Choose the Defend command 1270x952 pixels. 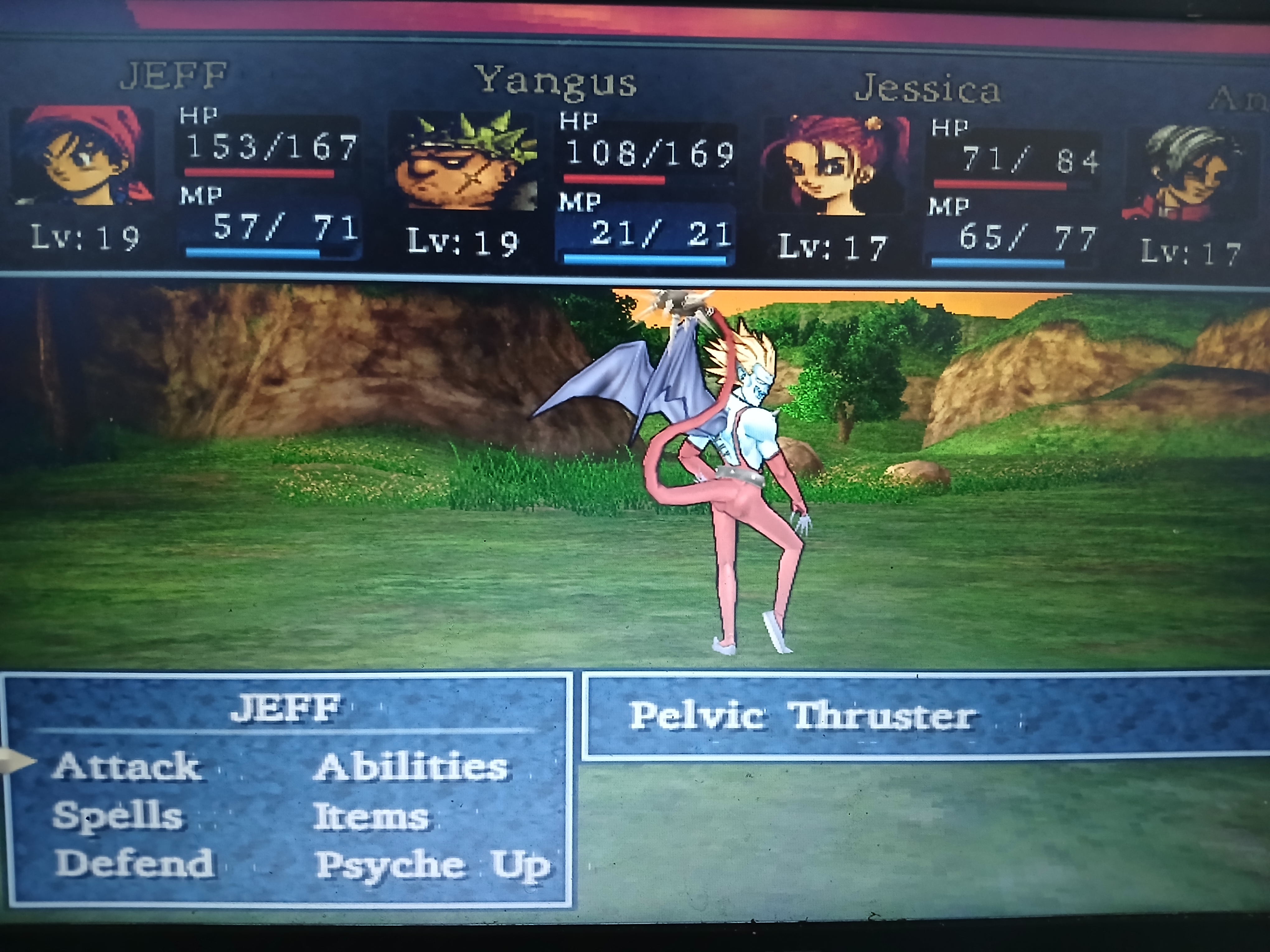click(134, 863)
